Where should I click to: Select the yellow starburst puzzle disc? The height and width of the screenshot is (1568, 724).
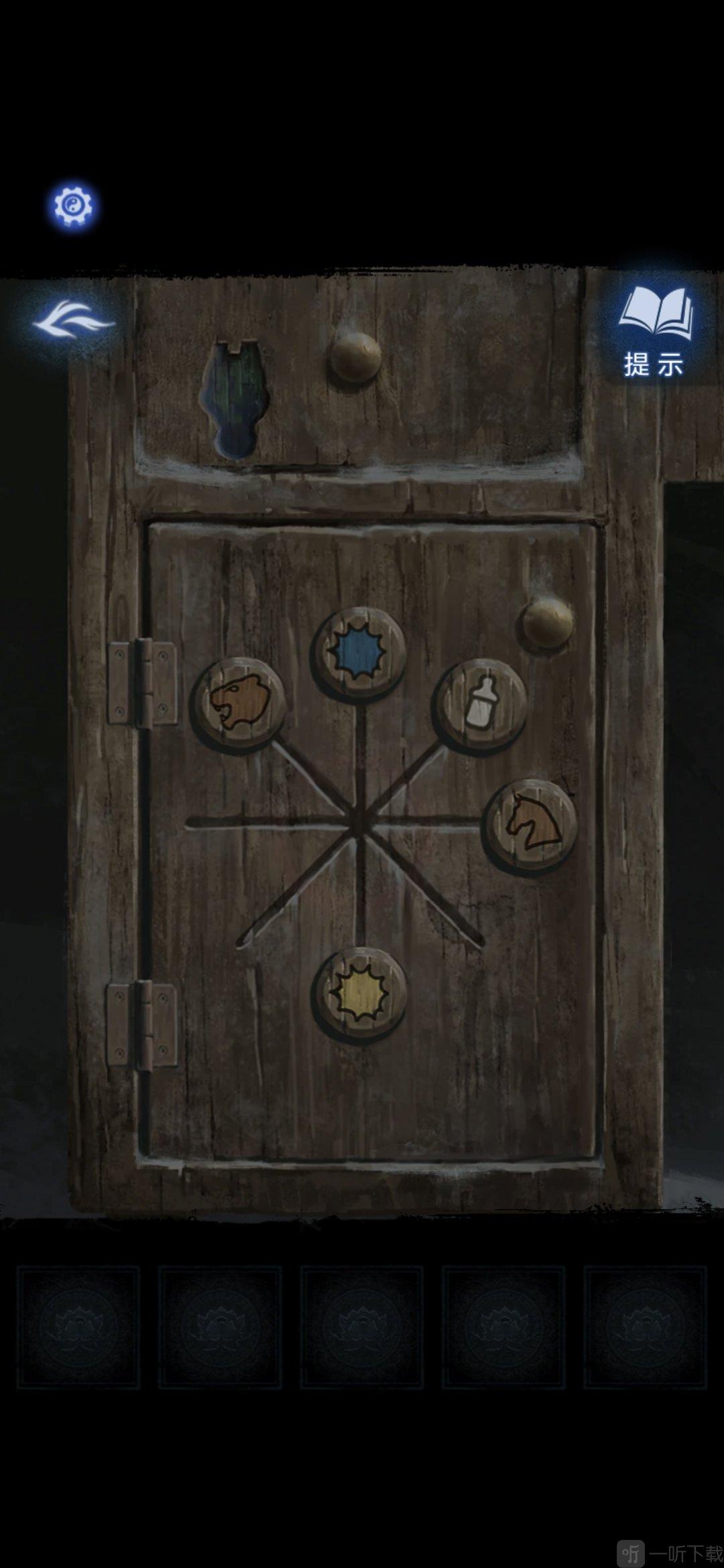[361, 993]
